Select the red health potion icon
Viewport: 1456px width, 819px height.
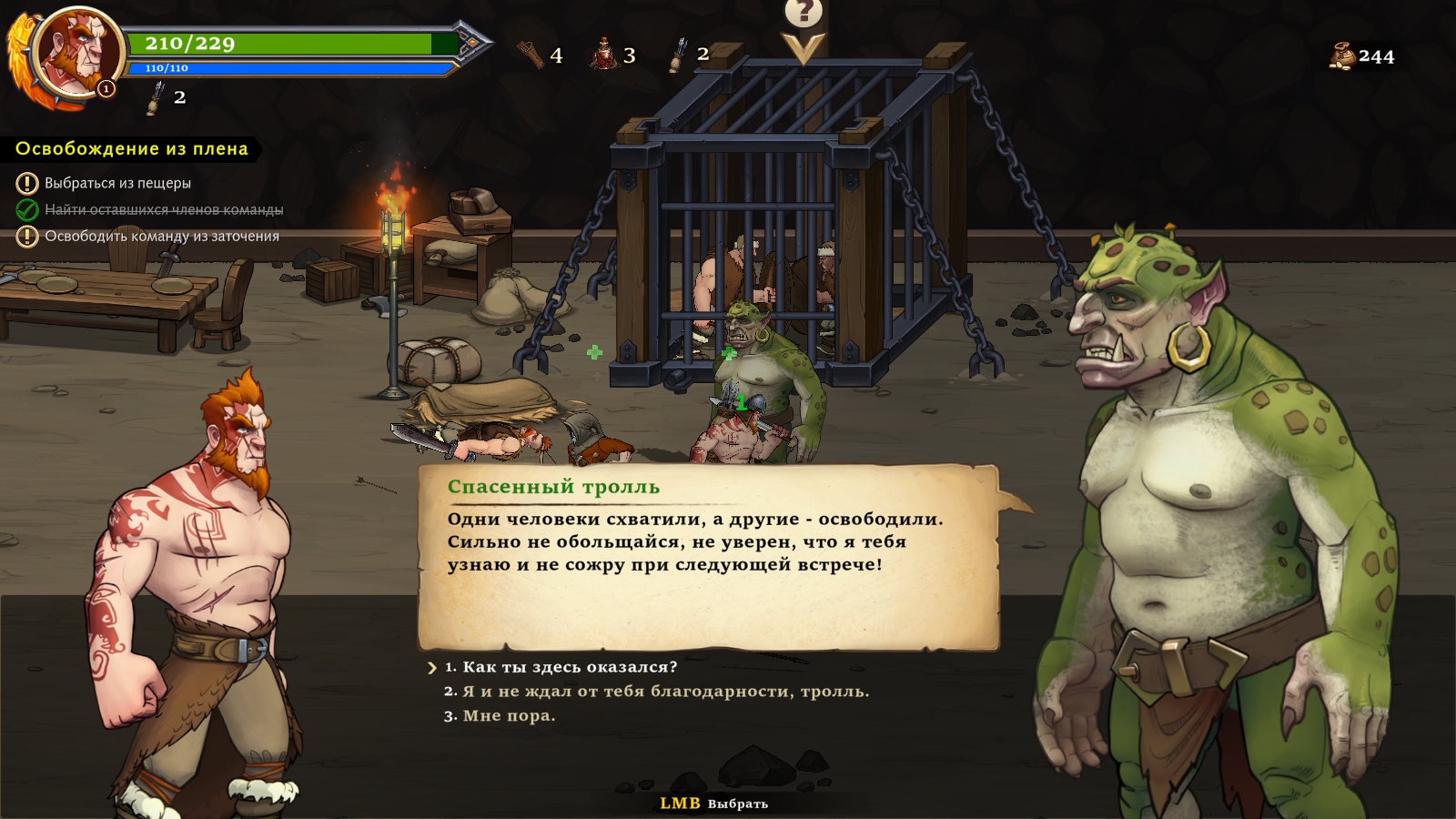click(x=604, y=55)
